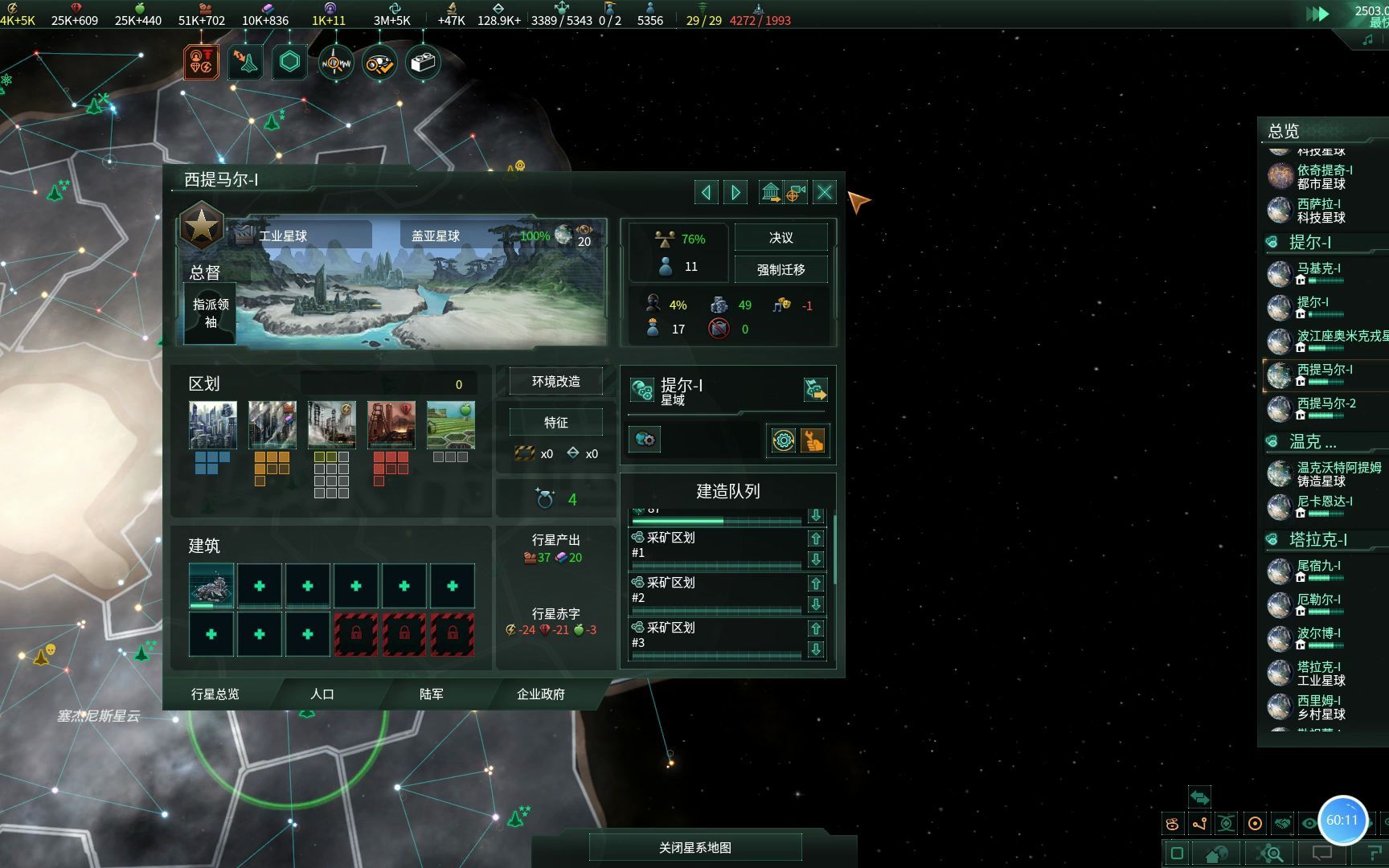Switch to the 陆军 tab
1389x868 pixels.
click(432, 694)
